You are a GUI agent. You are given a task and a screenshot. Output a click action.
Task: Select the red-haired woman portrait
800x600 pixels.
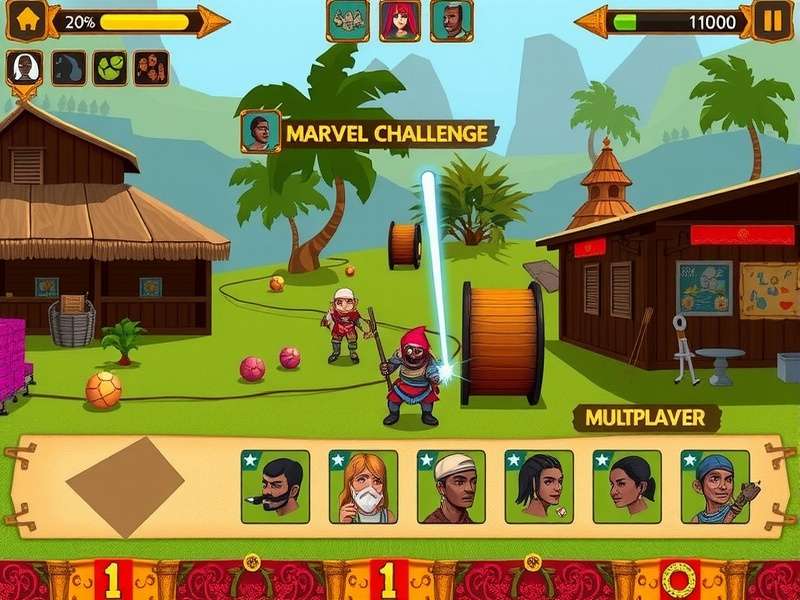(x=399, y=20)
